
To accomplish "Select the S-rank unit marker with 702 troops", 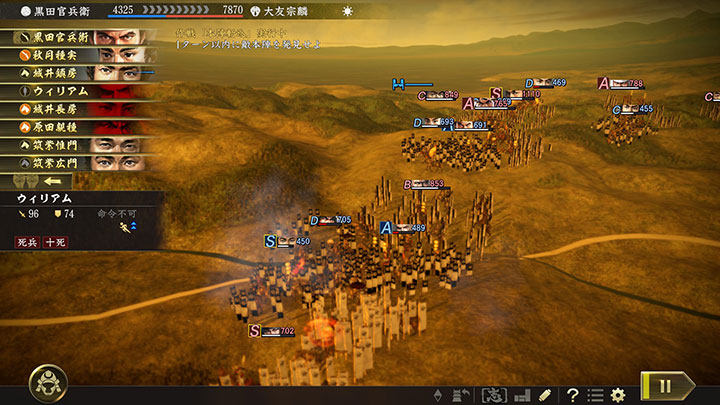I will coord(255,331).
